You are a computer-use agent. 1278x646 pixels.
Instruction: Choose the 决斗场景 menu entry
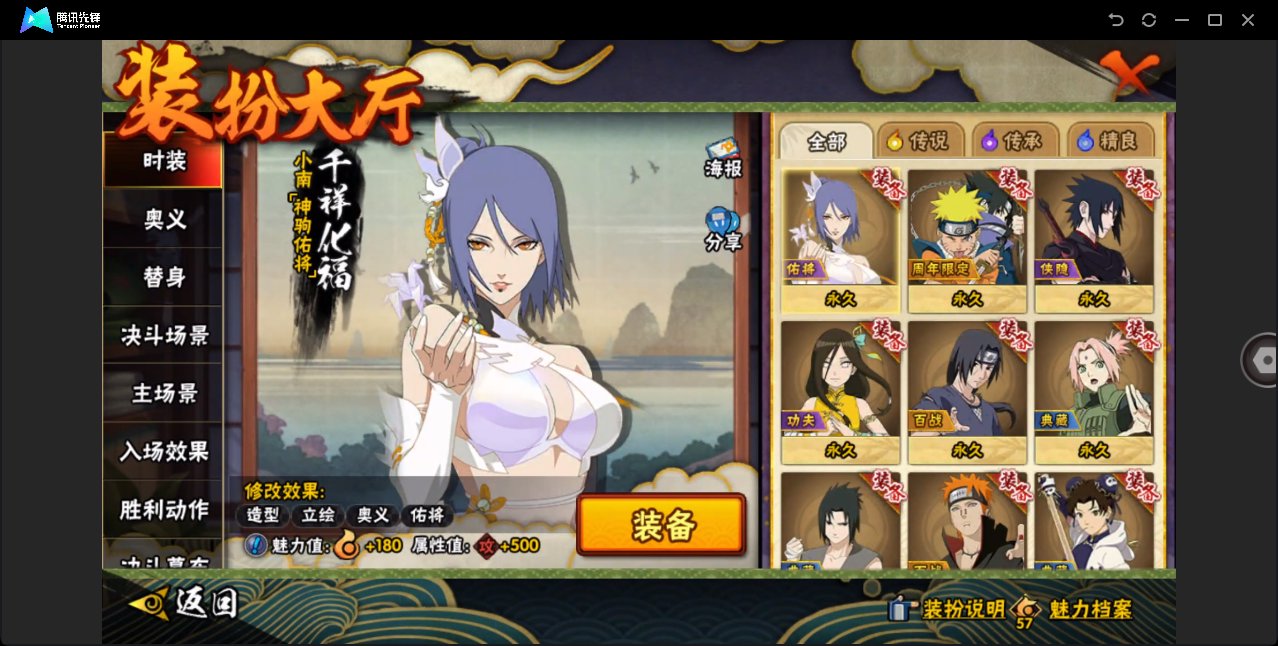163,335
